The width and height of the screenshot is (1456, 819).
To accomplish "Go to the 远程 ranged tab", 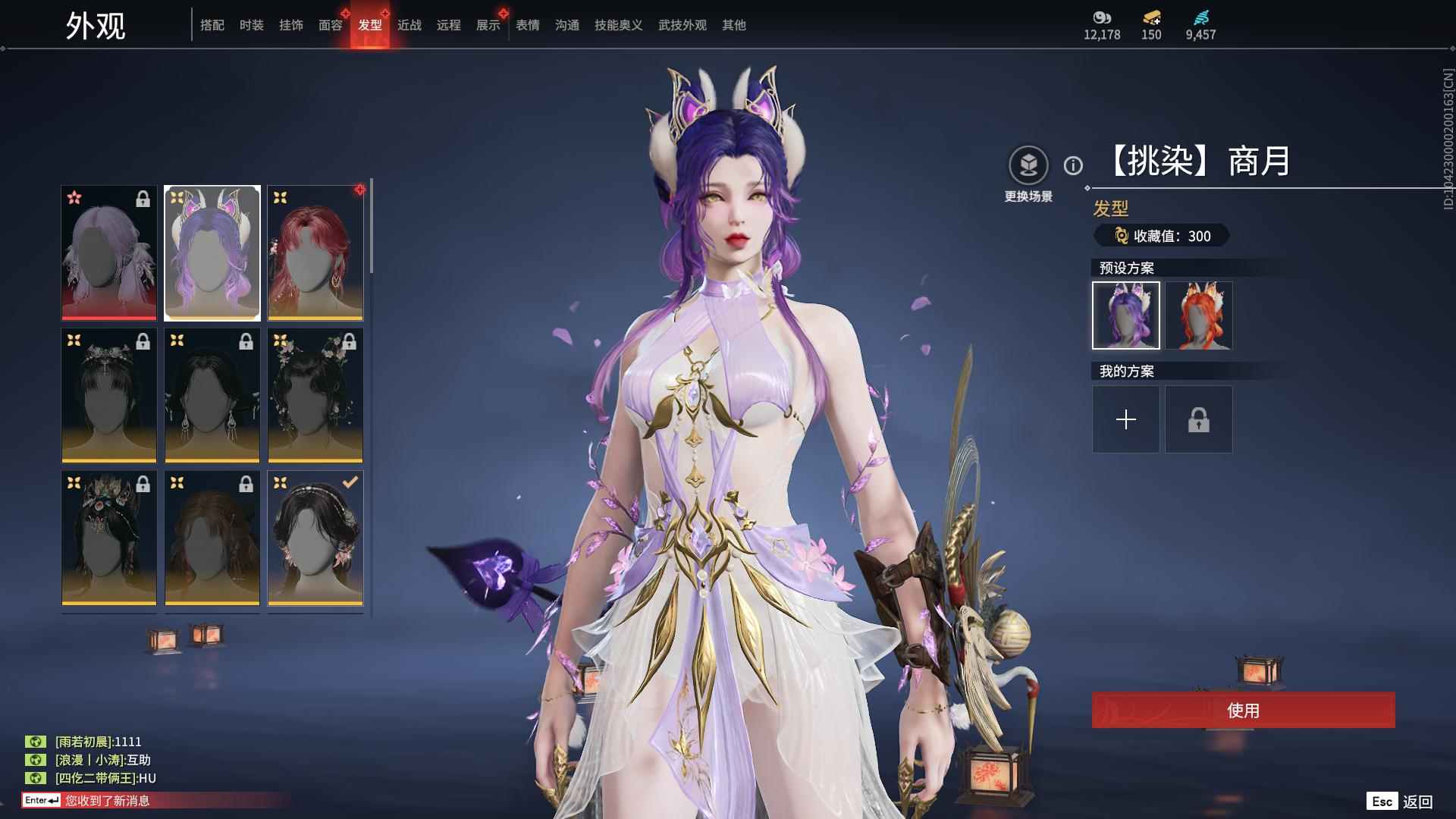I will coord(449,25).
